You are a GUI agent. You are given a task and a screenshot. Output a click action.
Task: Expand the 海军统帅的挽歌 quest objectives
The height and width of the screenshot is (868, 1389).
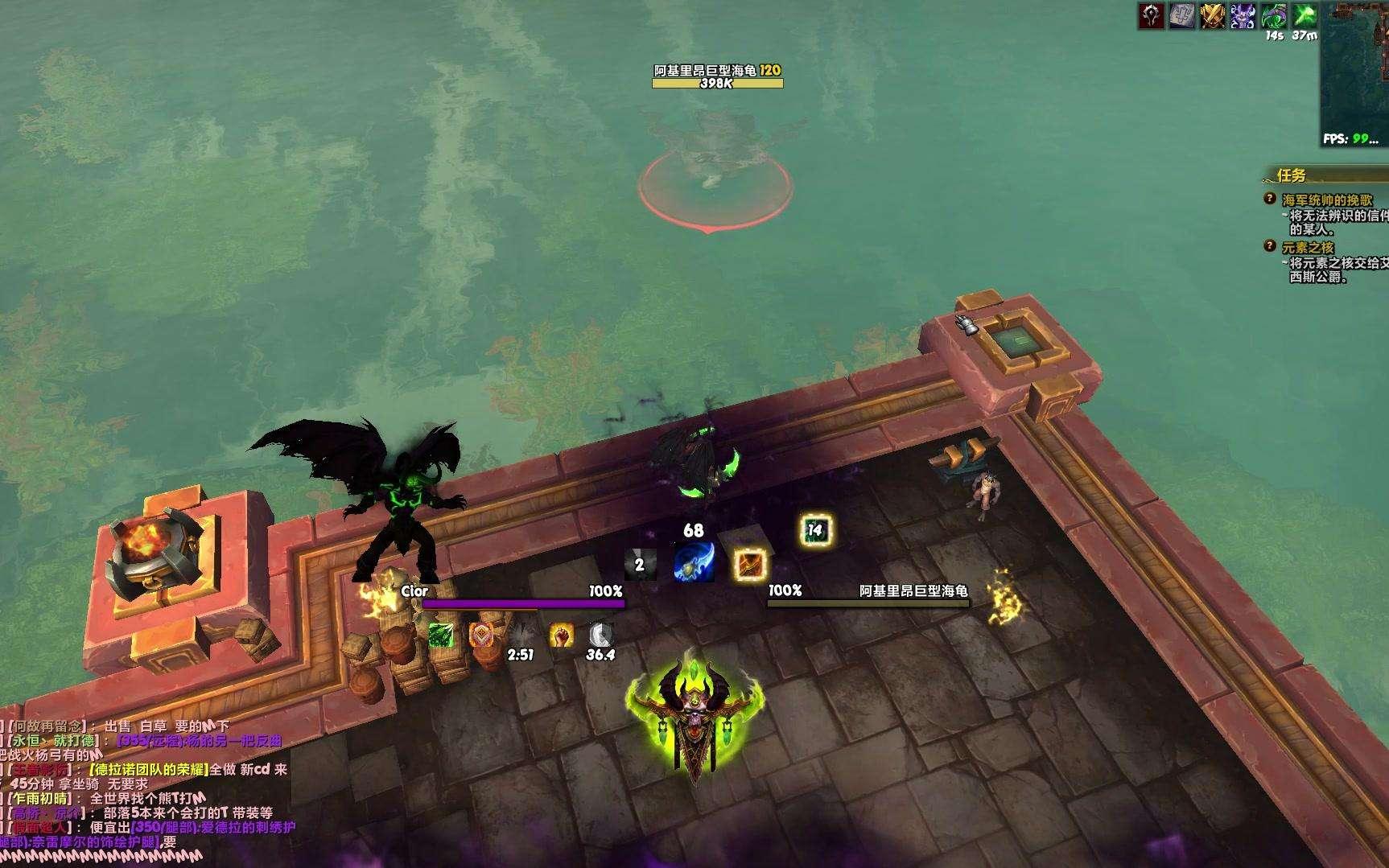1329,199
